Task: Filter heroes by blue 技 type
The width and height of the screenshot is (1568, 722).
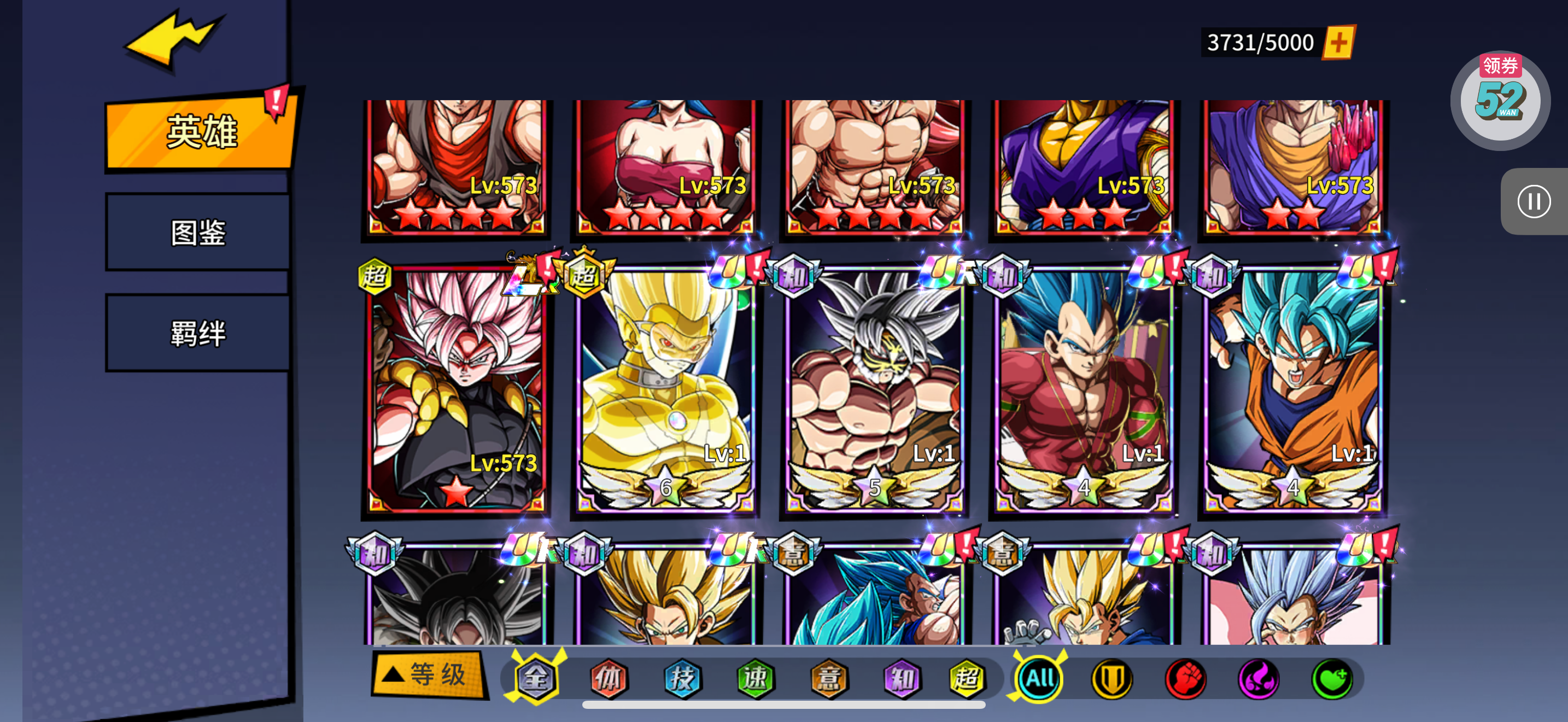Action: click(682, 678)
